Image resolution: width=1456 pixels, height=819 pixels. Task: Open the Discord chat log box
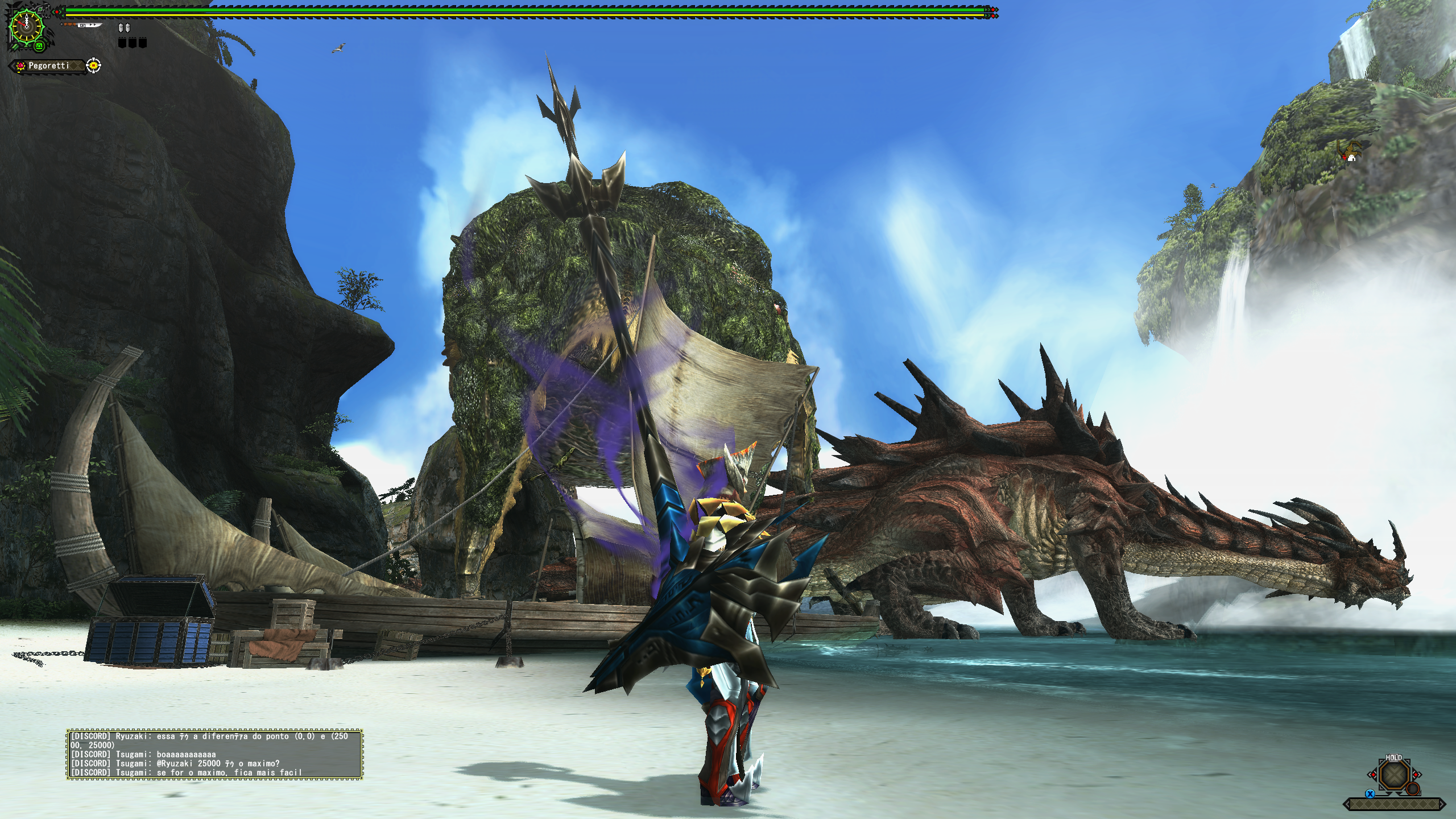(x=214, y=754)
